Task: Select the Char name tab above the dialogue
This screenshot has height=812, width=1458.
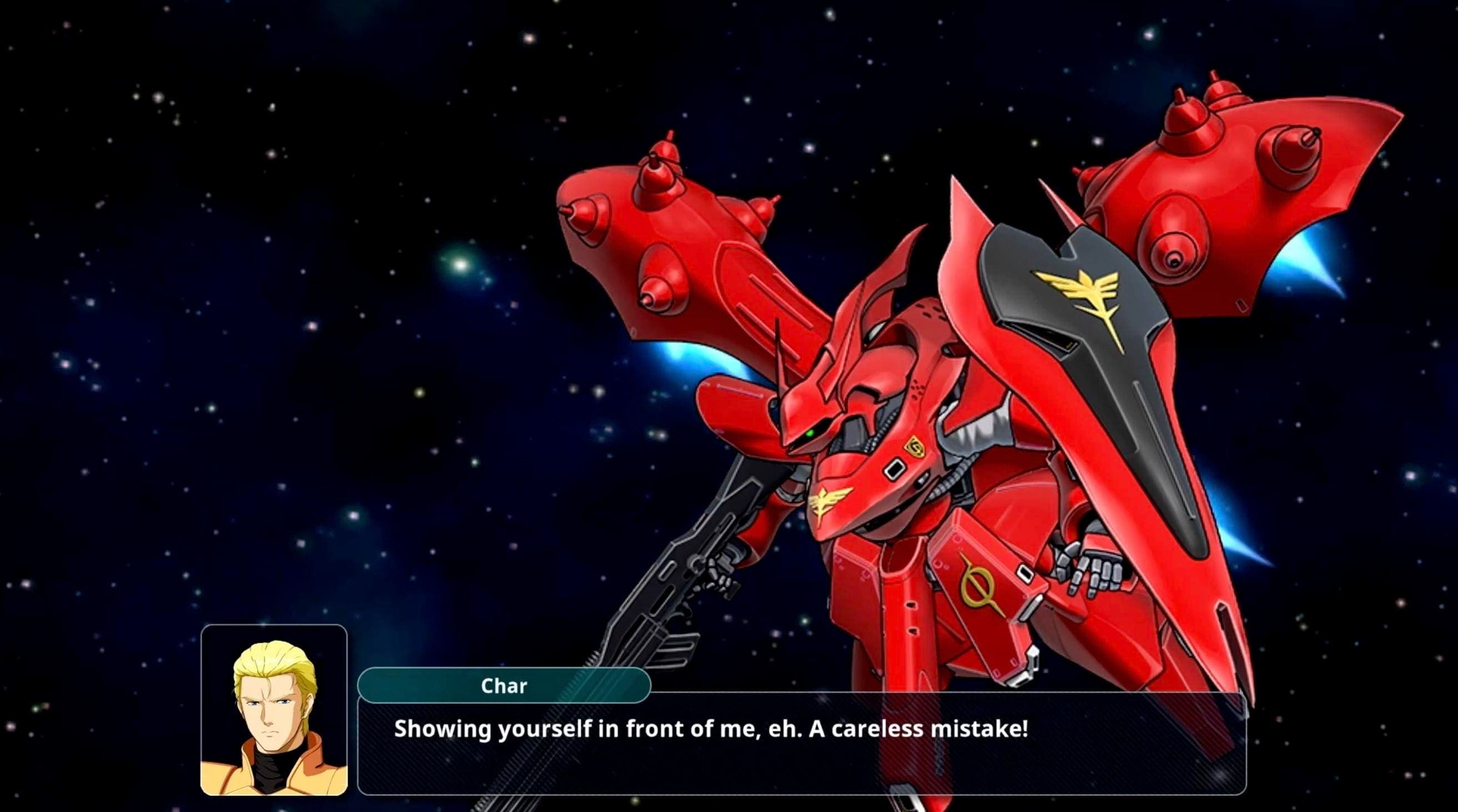Action: pos(504,687)
